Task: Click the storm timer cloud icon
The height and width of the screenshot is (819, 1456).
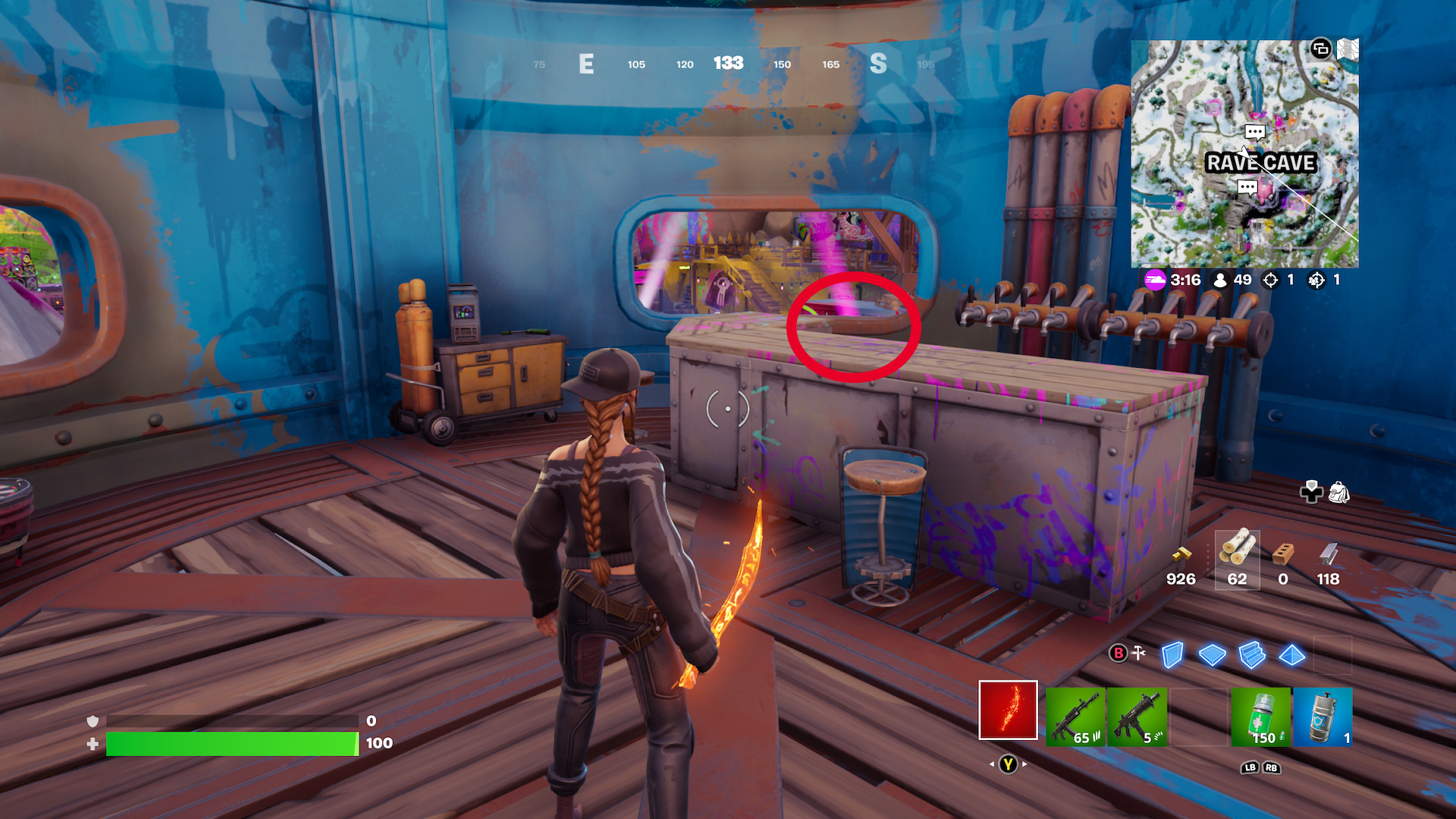Action: (1155, 281)
